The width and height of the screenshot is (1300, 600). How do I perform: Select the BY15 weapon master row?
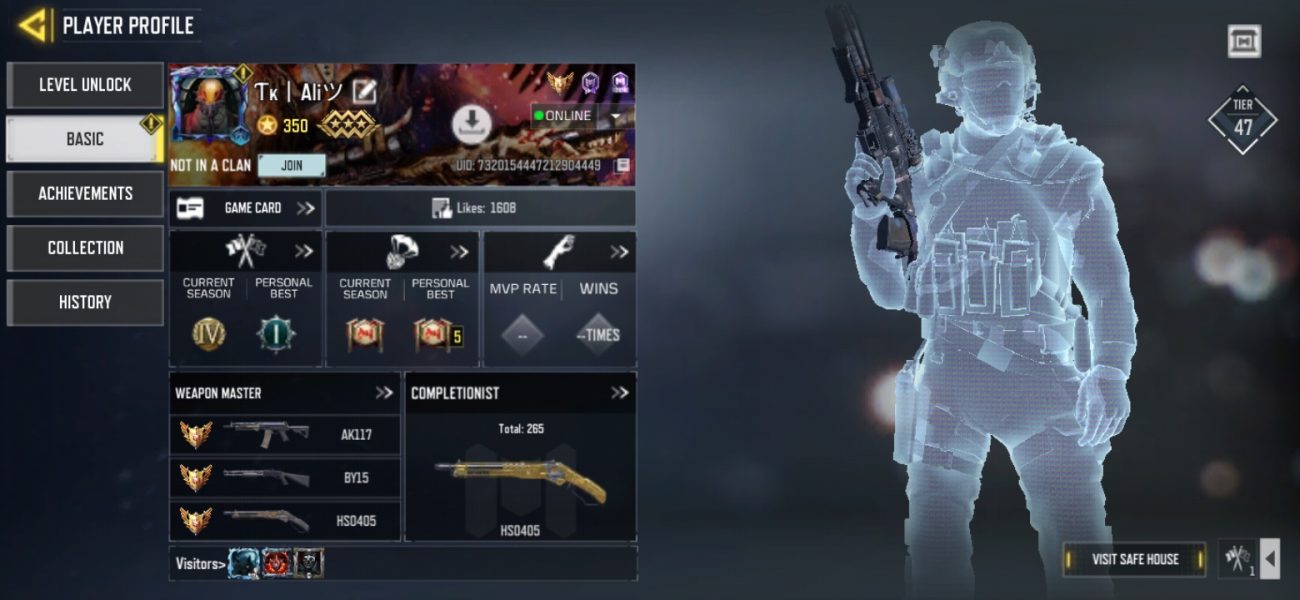click(x=286, y=477)
